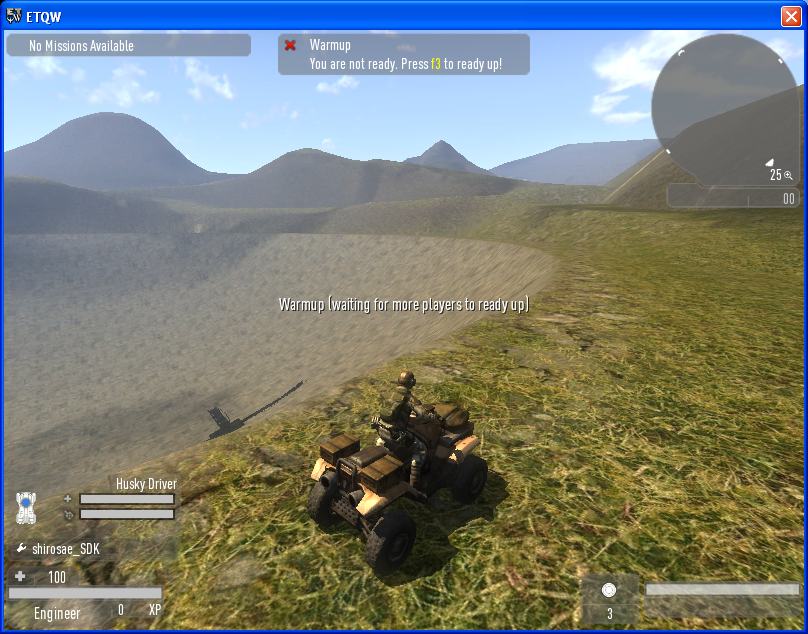Click the minimap zoom magnifier icon
The image size is (808, 634).
(789, 175)
